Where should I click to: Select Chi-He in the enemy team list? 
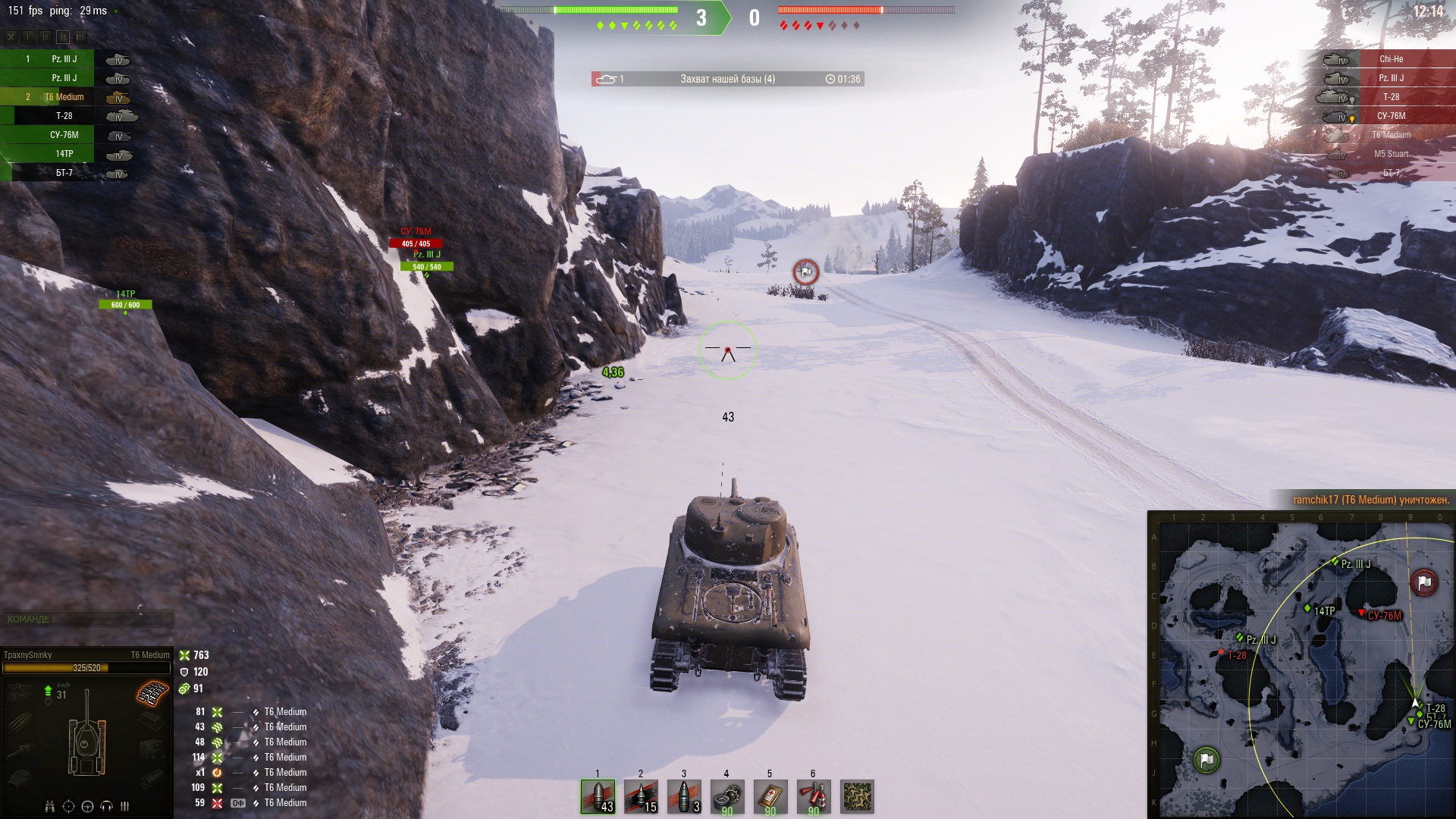click(1391, 59)
